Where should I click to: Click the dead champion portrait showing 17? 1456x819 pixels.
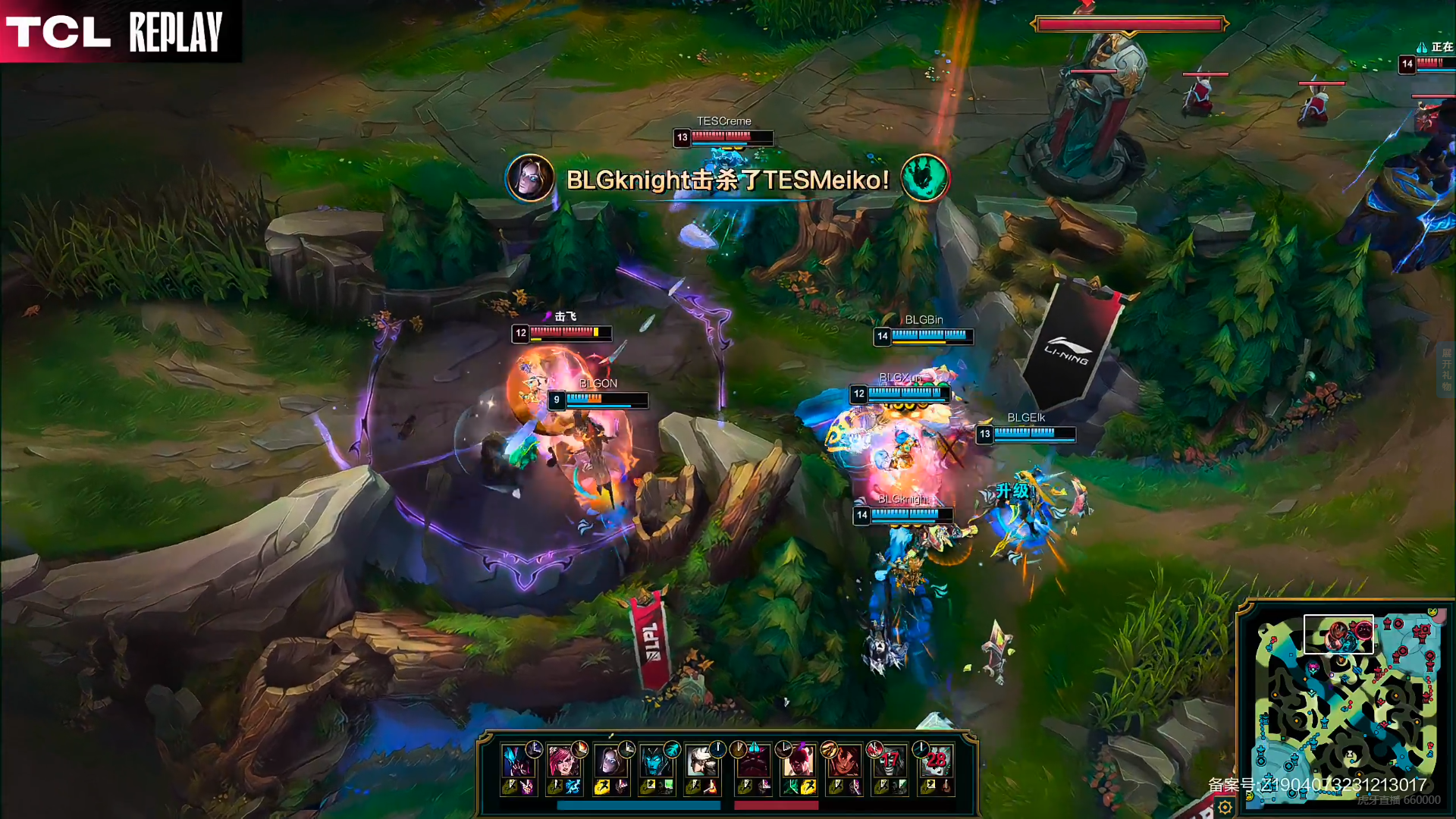click(890, 761)
